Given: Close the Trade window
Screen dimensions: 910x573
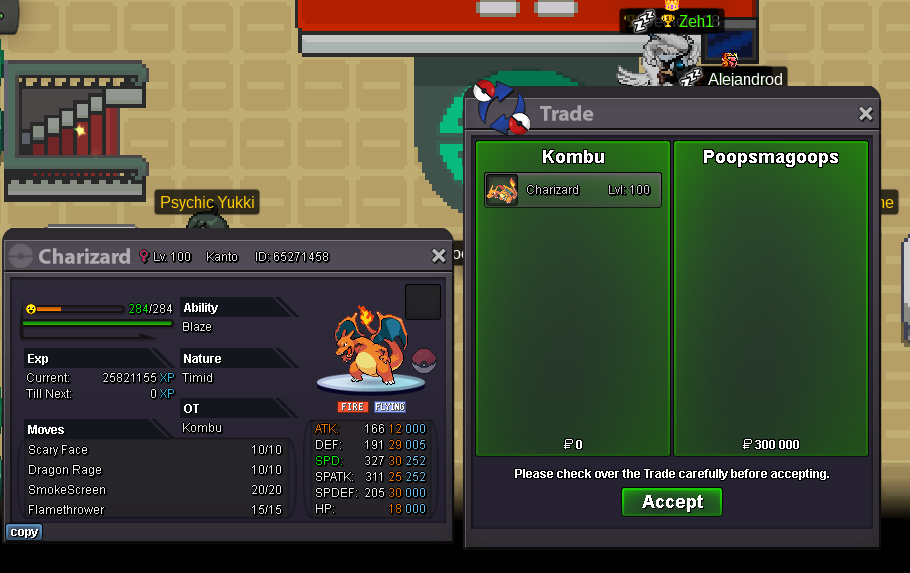Looking at the screenshot, I should pyautogui.click(x=866, y=114).
